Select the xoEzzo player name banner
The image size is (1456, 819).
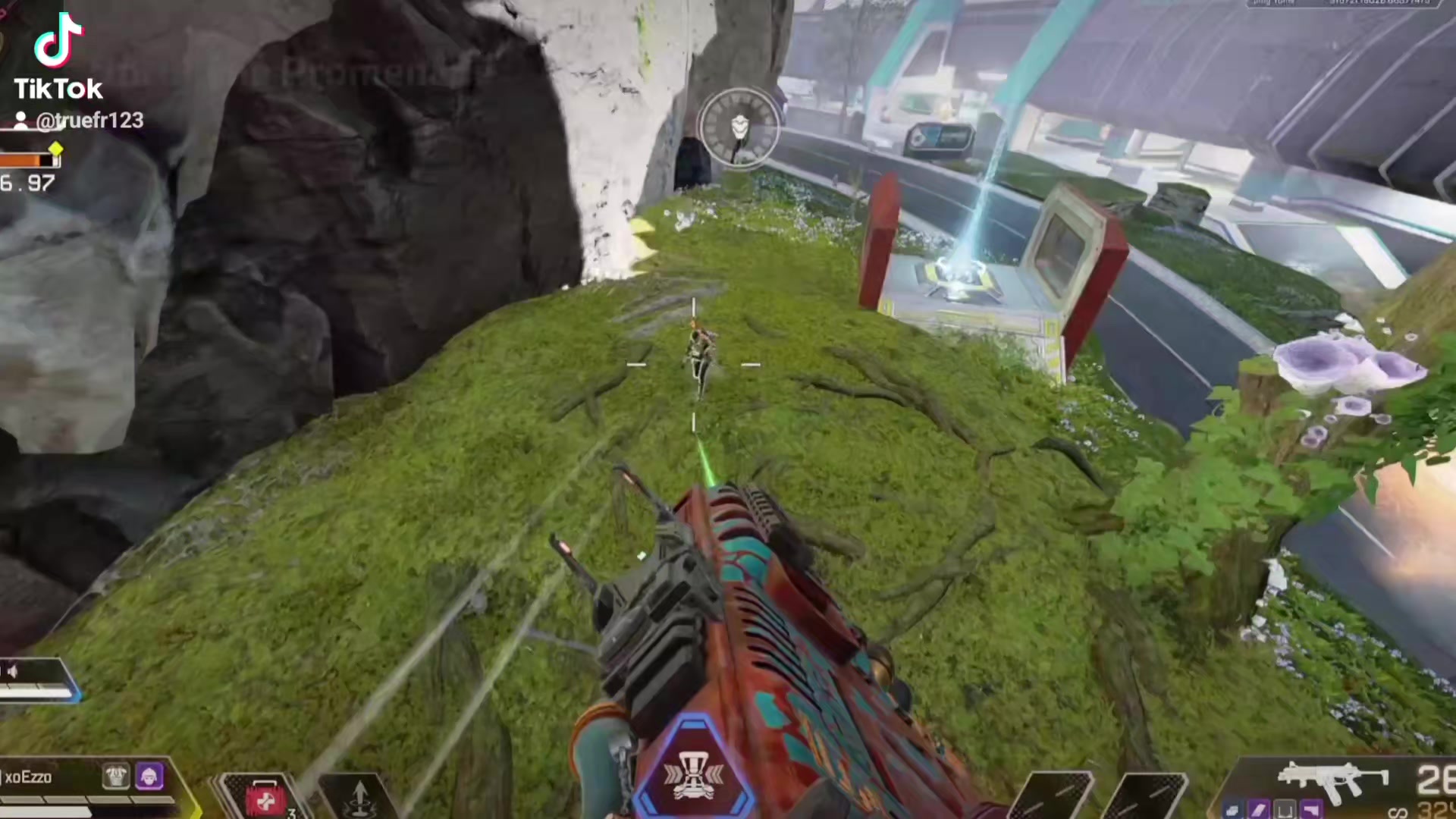(x=29, y=777)
